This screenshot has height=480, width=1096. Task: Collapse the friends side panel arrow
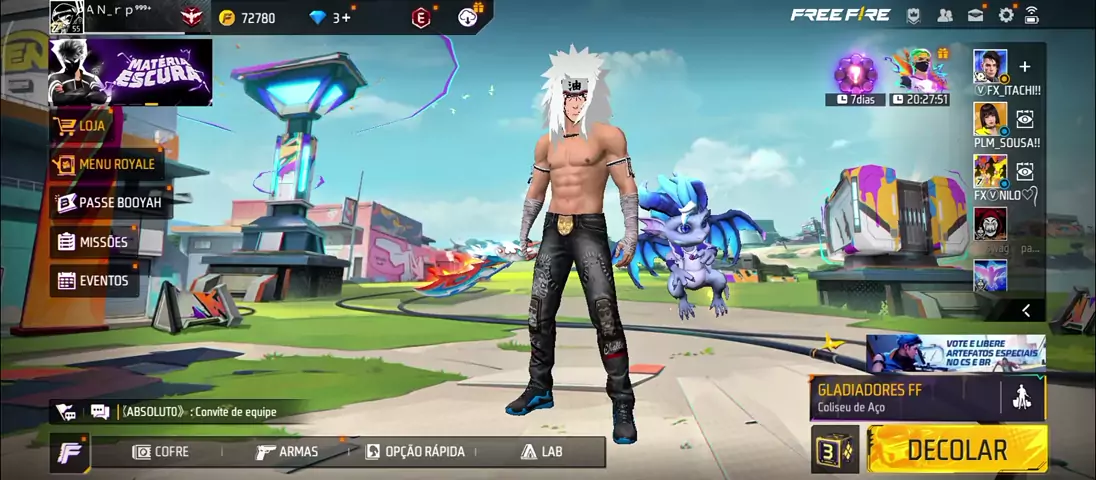(1026, 310)
